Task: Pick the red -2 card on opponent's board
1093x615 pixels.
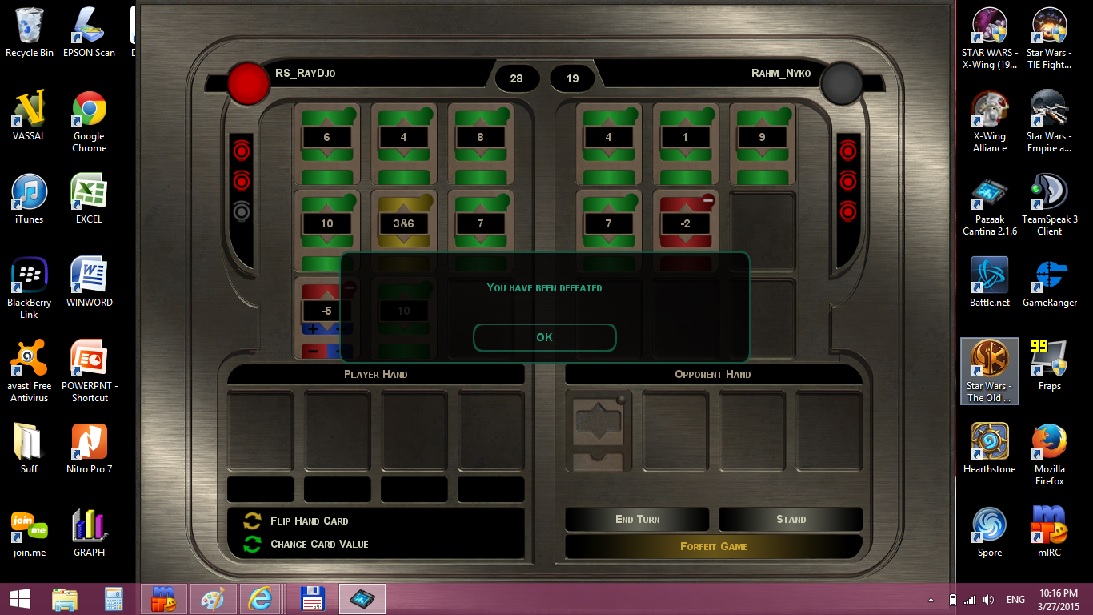Action: coord(685,224)
